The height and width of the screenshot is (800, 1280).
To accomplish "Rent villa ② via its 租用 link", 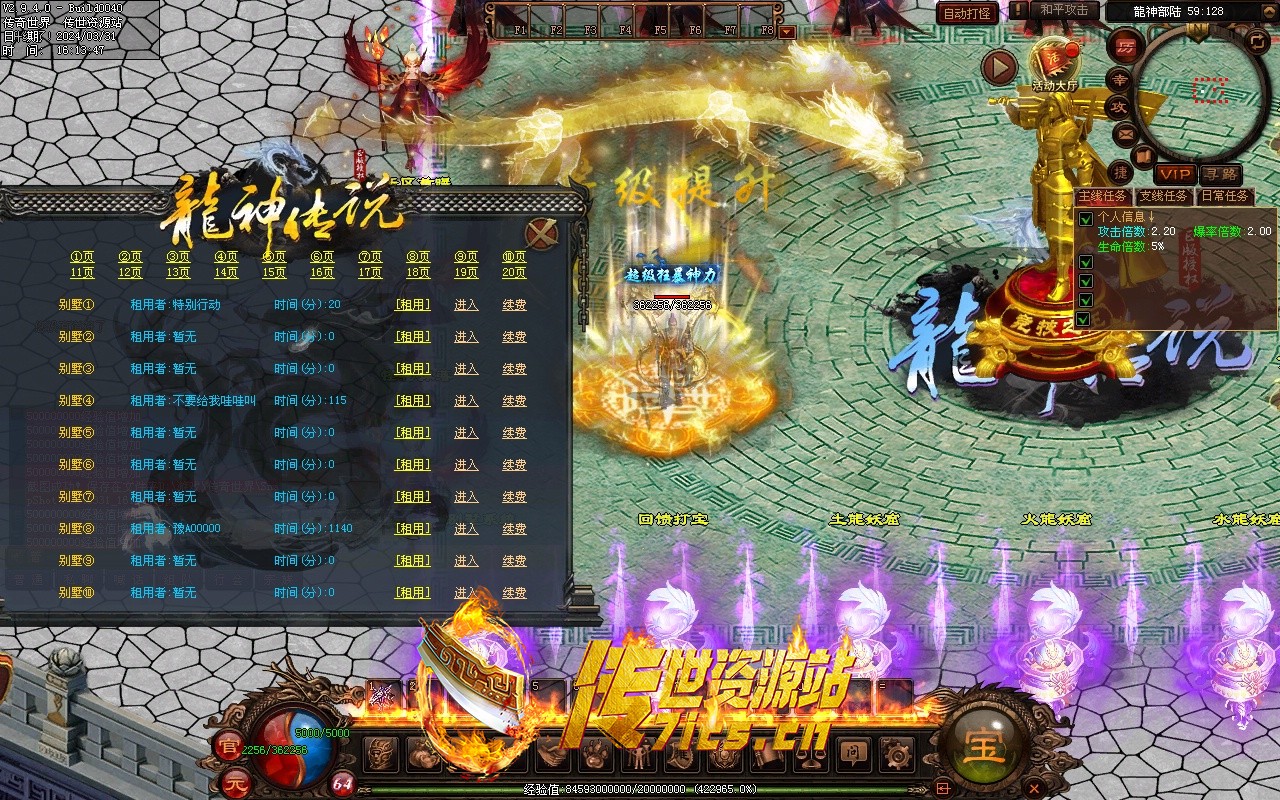I will coord(413,337).
